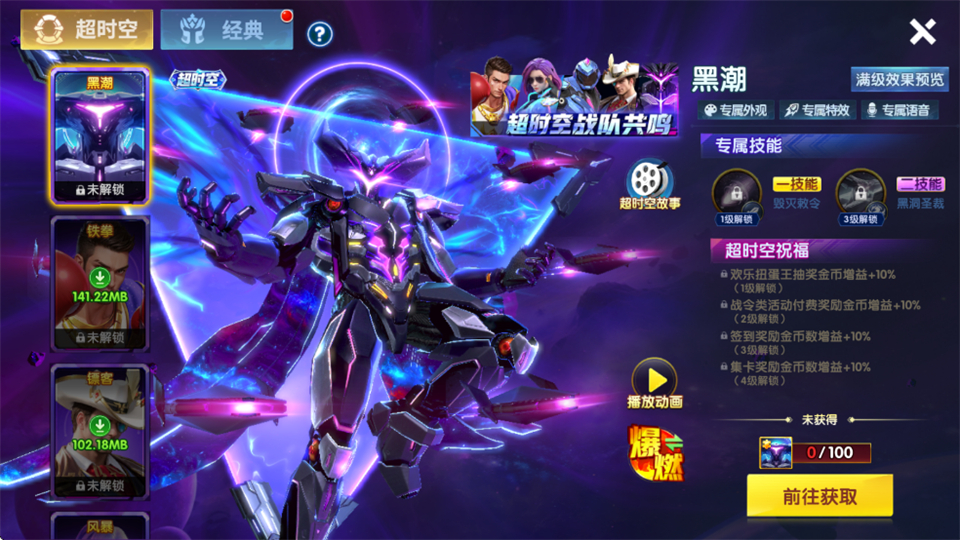The height and width of the screenshot is (540, 960).
Task: Watch the 超时空故事 film reel
Action: tap(650, 182)
